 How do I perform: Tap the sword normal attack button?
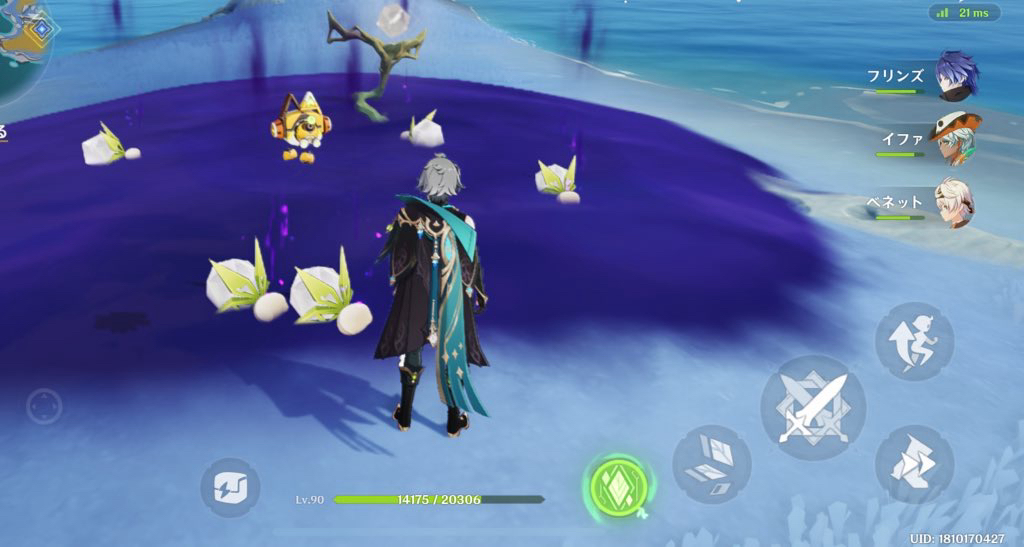pyautogui.click(x=812, y=406)
